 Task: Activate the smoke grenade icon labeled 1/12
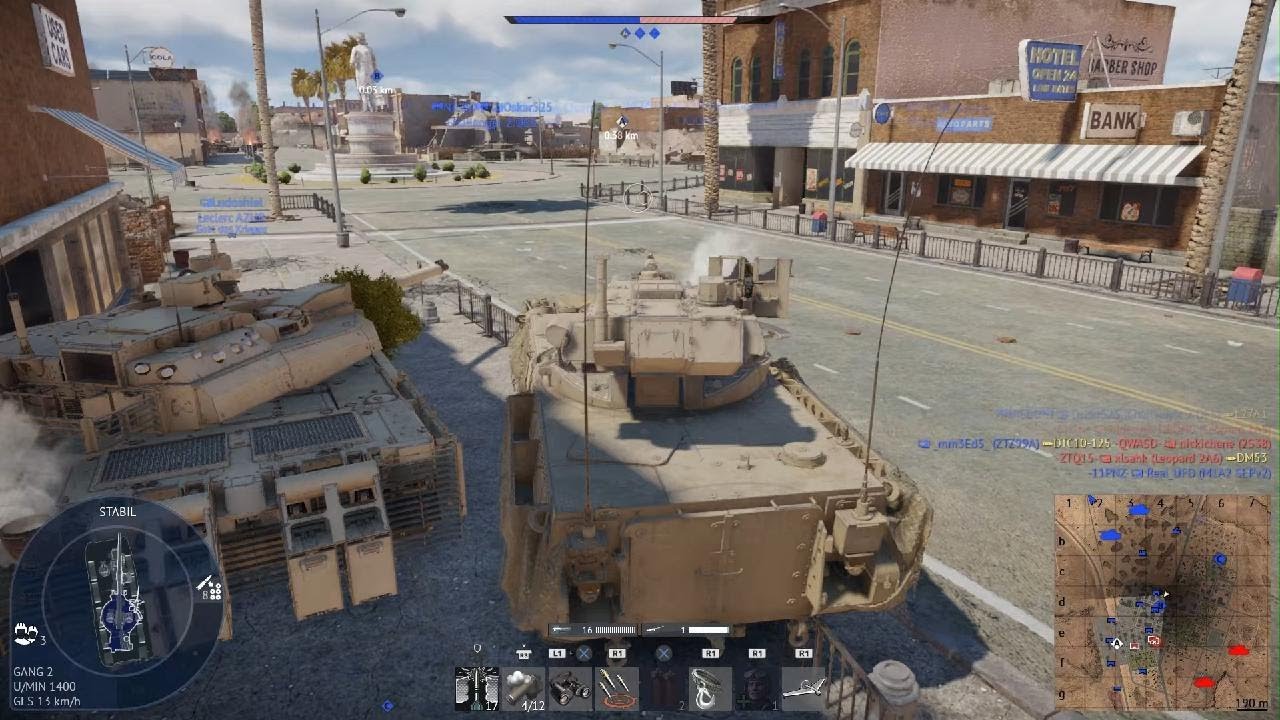click(523, 687)
